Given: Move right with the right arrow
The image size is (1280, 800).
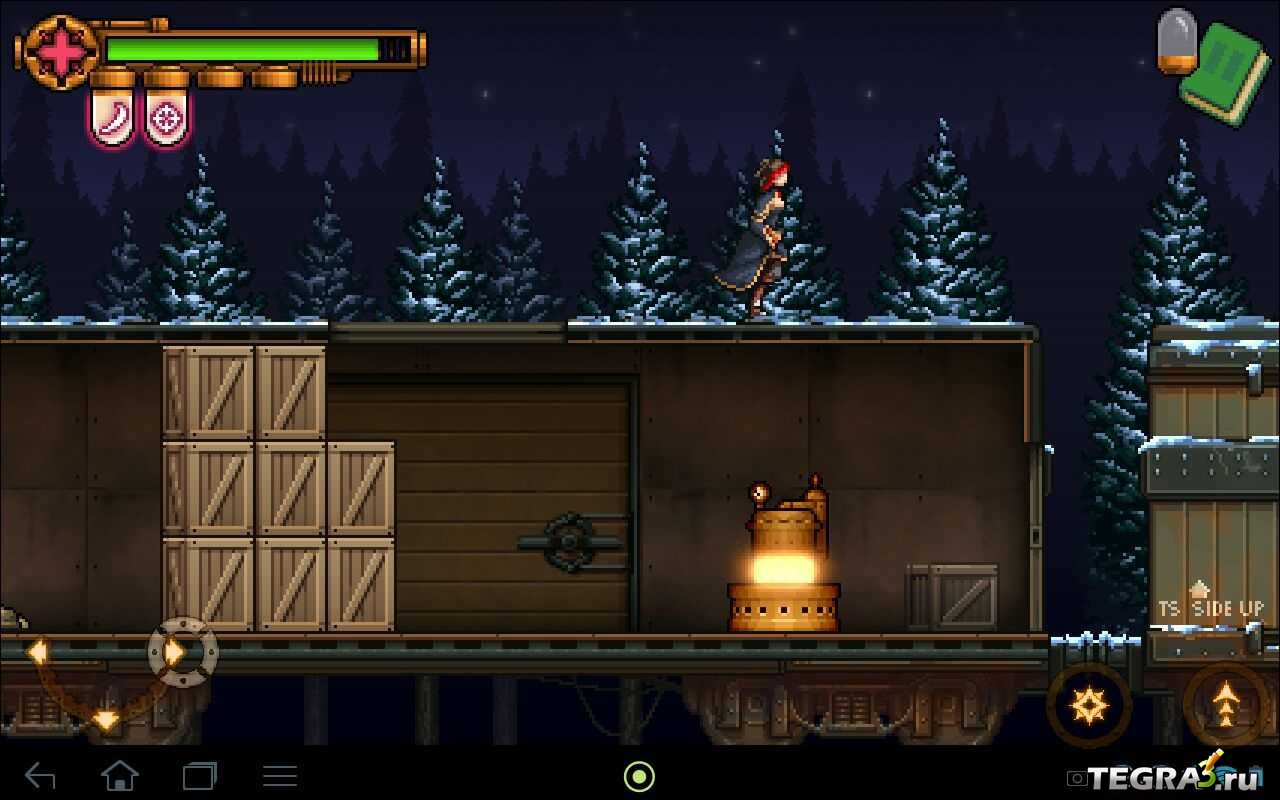Looking at the screenshot, I should click(x=179, y=652).
